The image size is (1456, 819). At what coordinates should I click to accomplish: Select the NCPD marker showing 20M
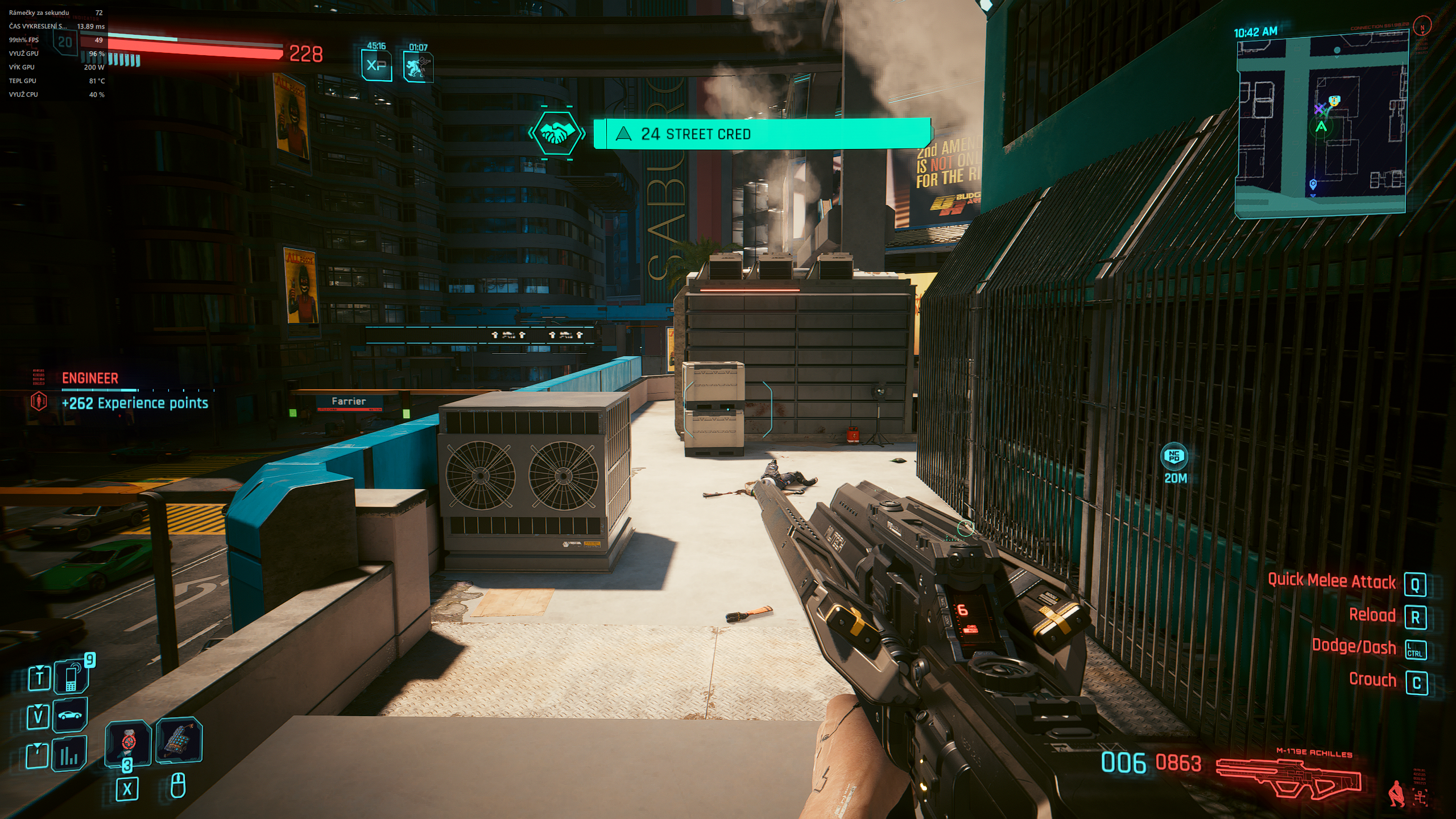tap(1174, 457)
